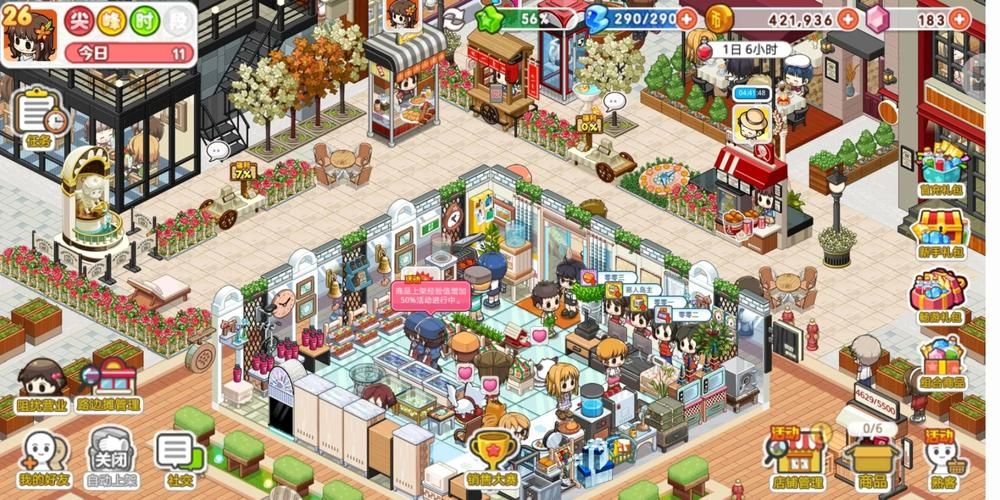
Task: Click the straw-hat character timer icon
Action: point(751,122)
